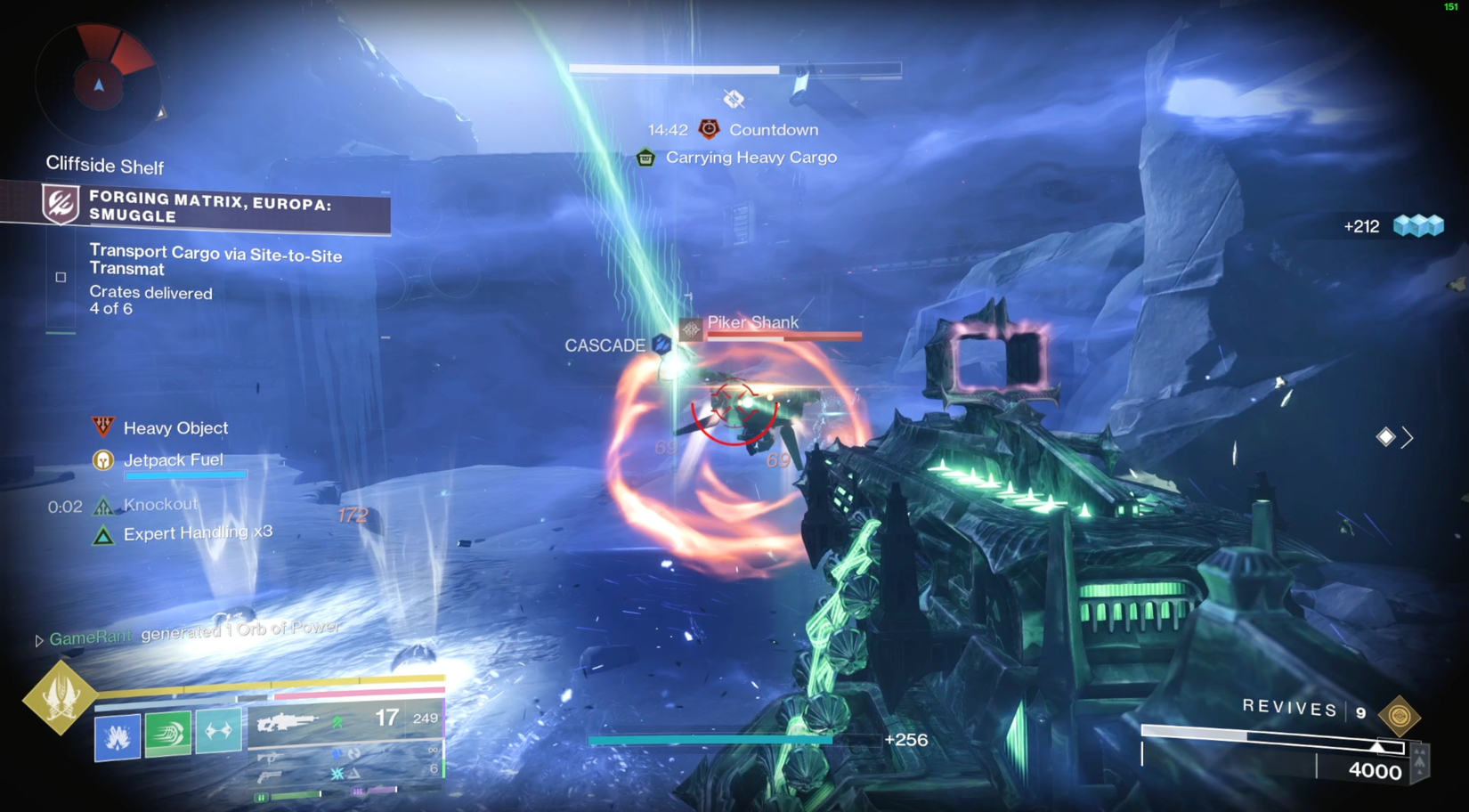Viewport: 1469px width, 812px height.
Task: Select the Cliffside Shelf location label
Action: (x=104, y=166)
